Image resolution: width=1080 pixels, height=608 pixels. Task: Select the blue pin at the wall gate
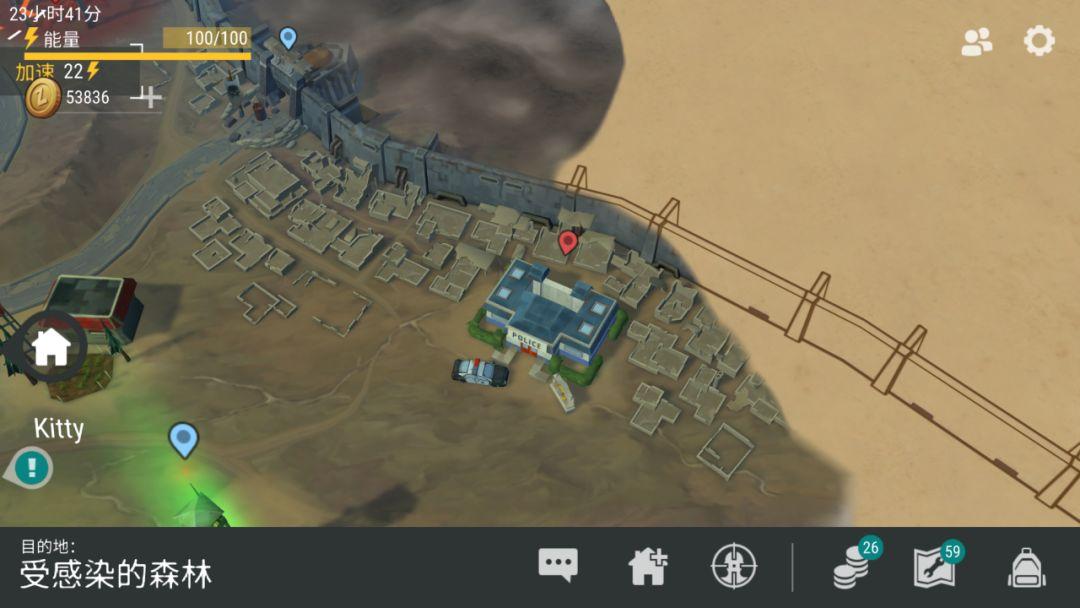click(x=288, y=38)
